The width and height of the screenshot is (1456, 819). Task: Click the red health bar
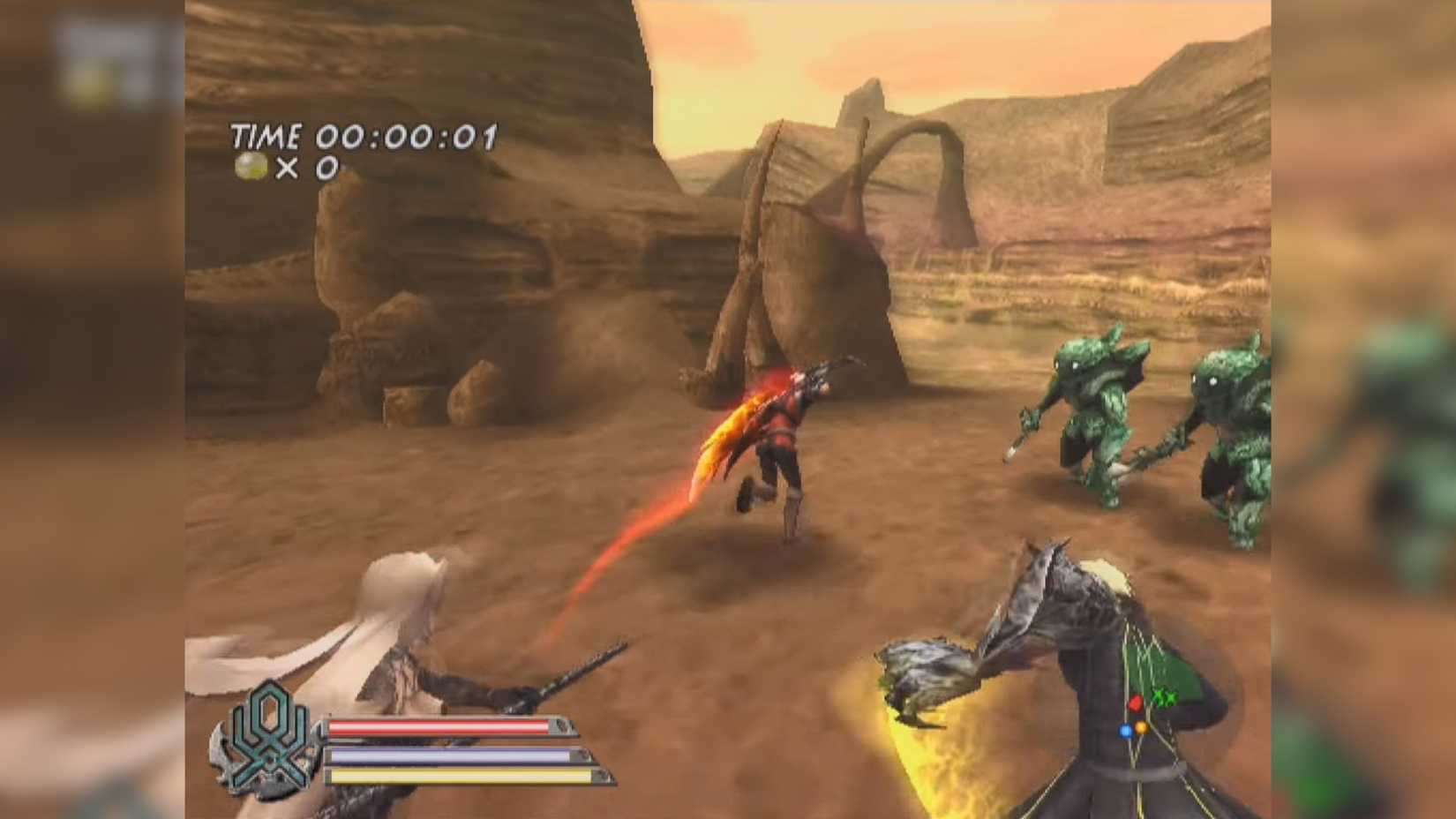[x=441, y=726]
